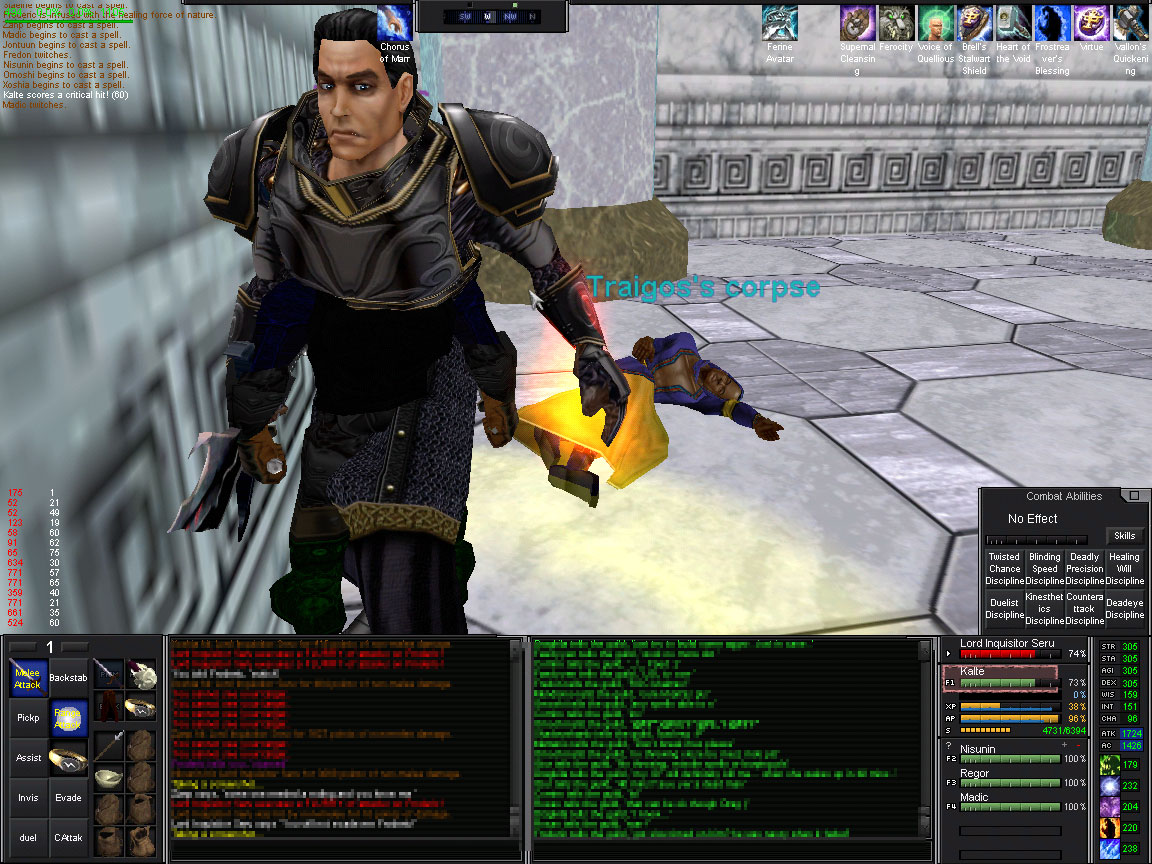
Task: Activate Blinding Speed Discipline
Action: 1044,569
